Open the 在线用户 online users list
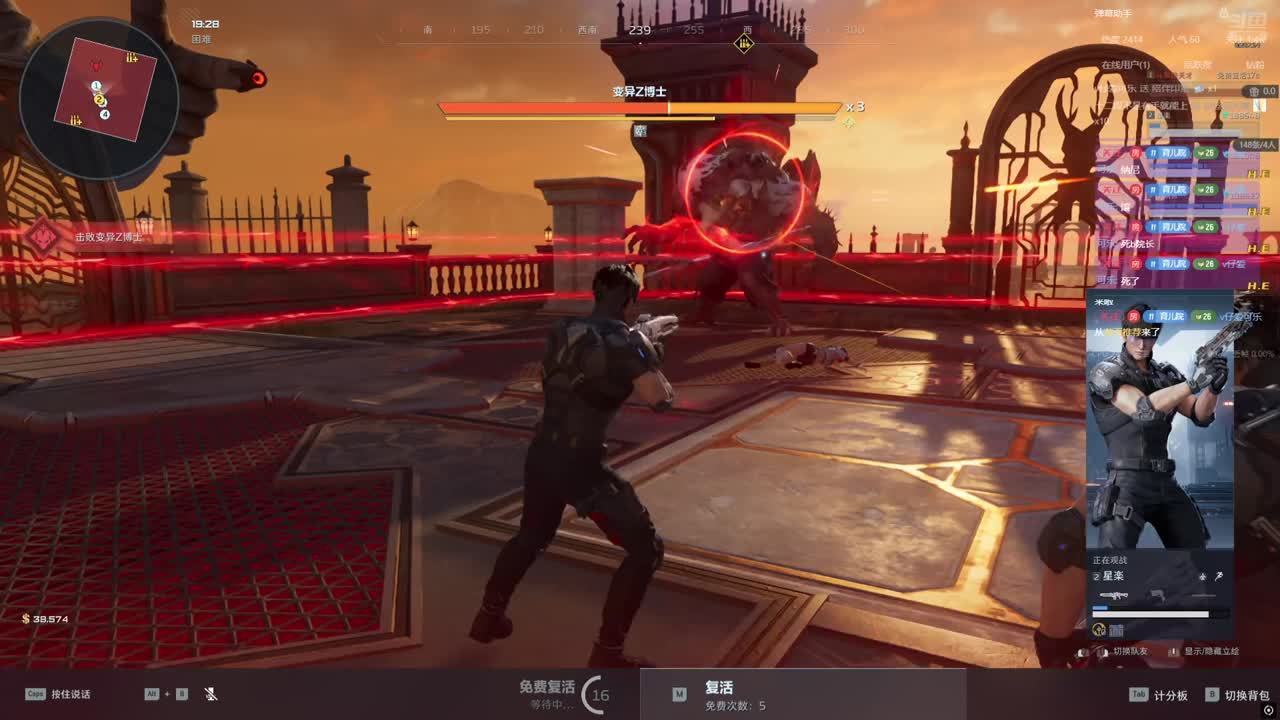This screenshot has width=1280, height=720. click(1125, 65)
